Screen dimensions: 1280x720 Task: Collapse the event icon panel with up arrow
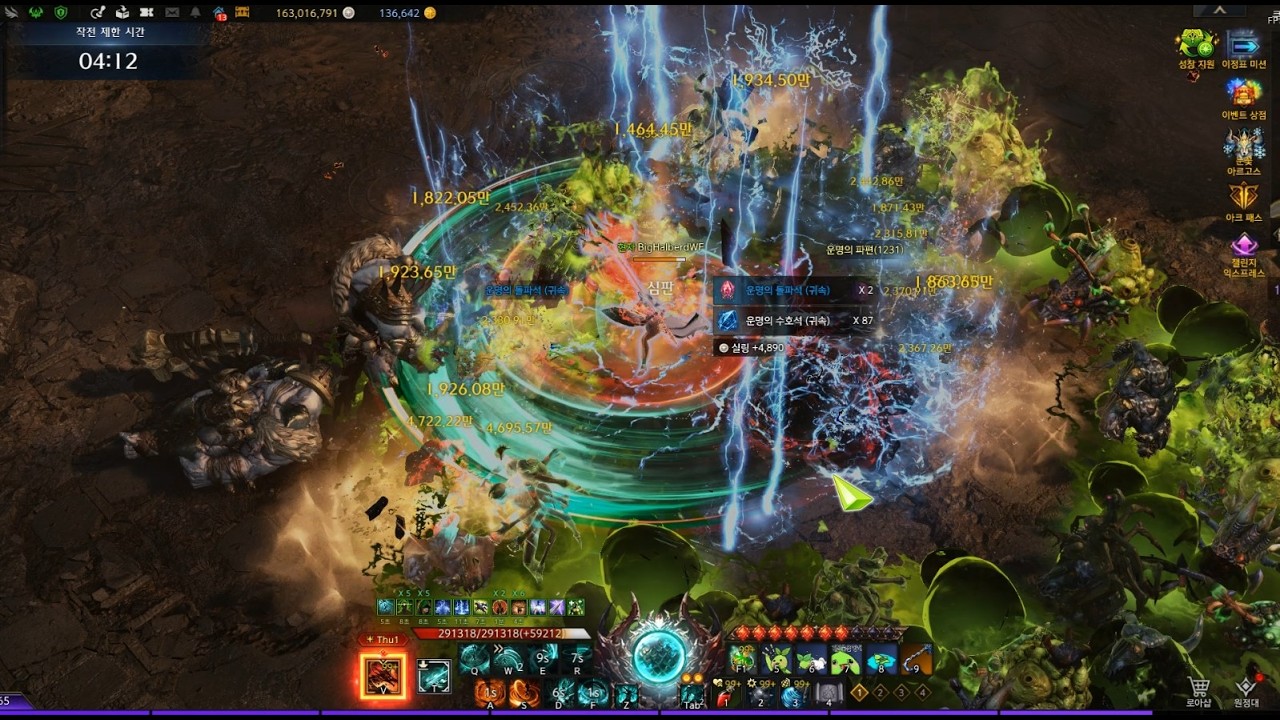(x=1220, y=10)
